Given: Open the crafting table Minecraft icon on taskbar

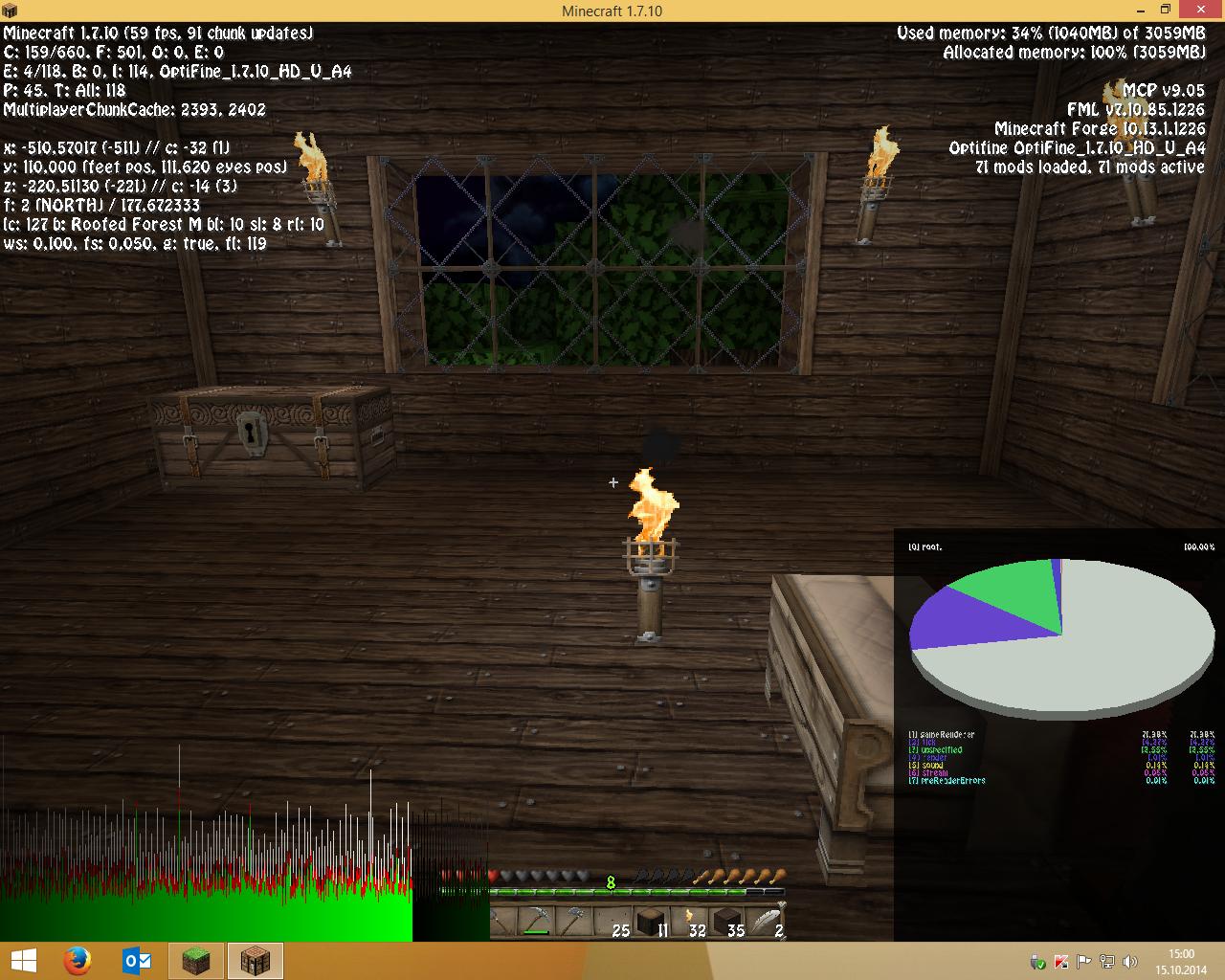Looking at the screenshot, I should pos(255,961).
